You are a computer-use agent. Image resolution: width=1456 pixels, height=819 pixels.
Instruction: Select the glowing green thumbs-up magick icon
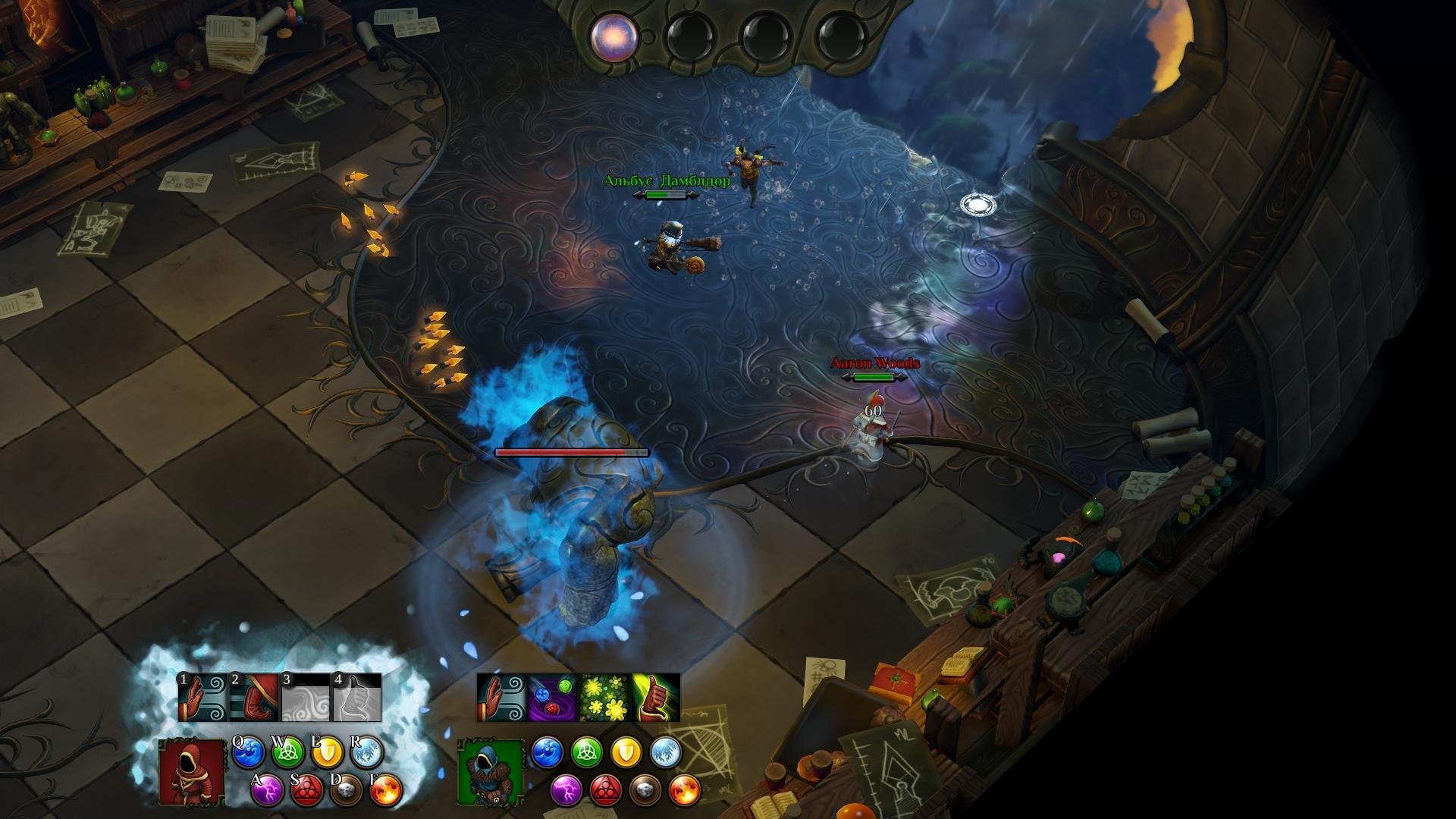pos(656,698)
